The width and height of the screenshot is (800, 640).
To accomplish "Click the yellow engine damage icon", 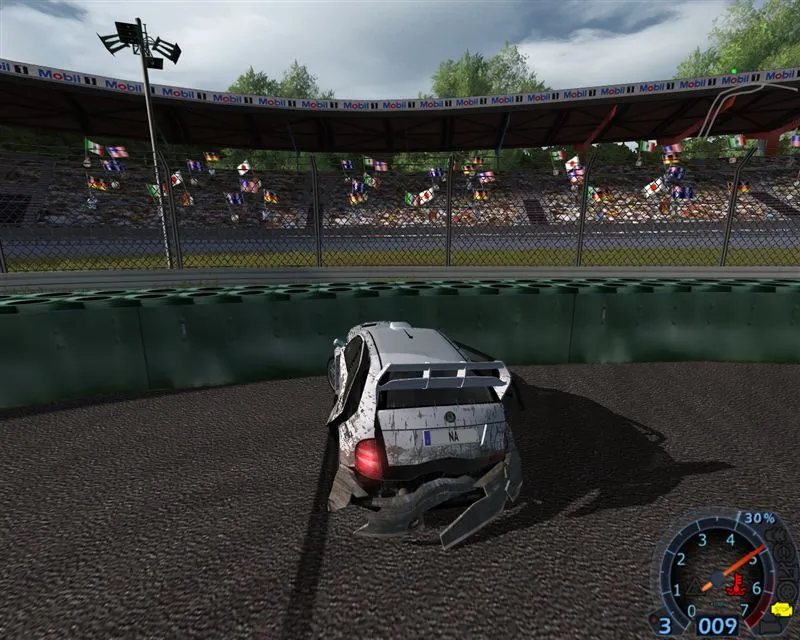I will [782, 609].
